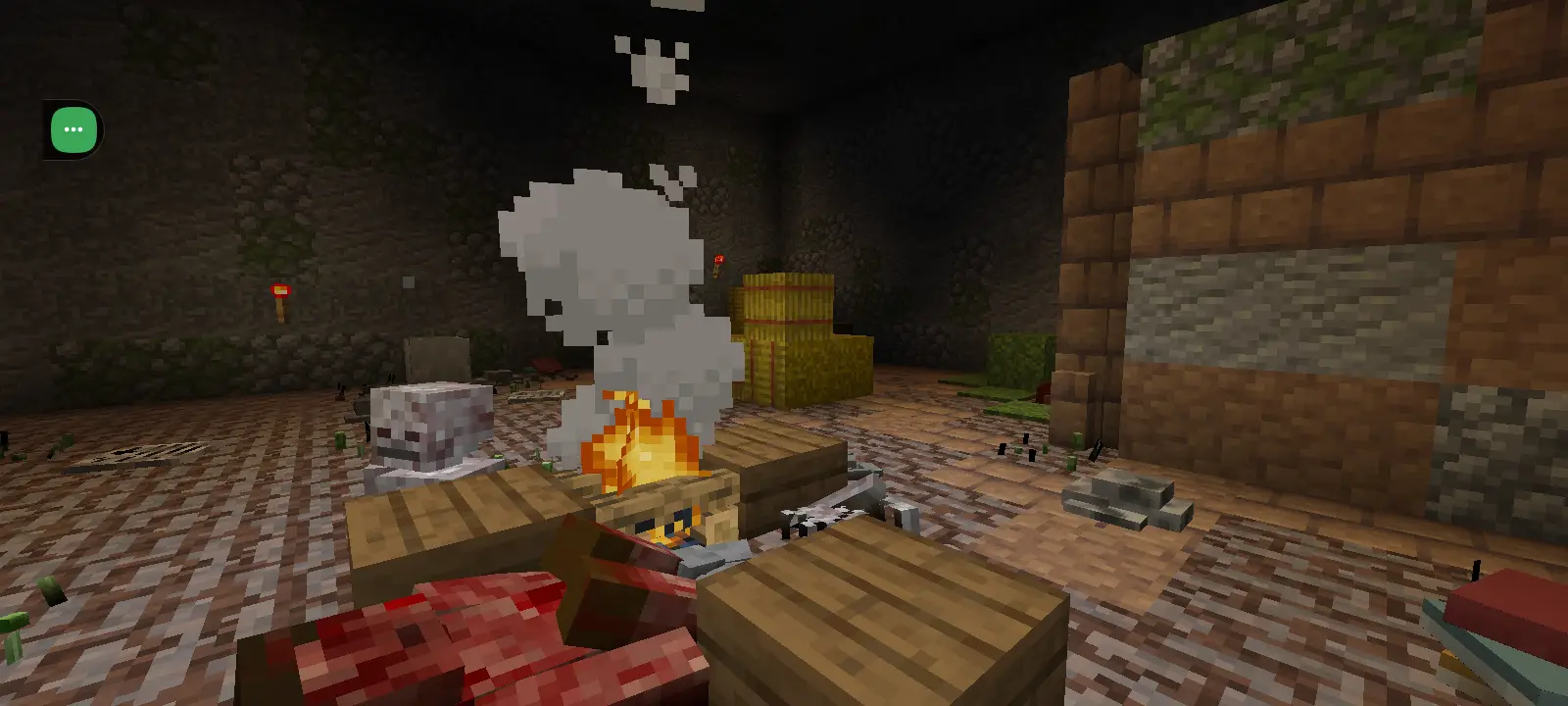The width and height of the screenshot is (1568, 706).
Task: Open the green three-dots overlay button
Action: [x=73, y=129]
